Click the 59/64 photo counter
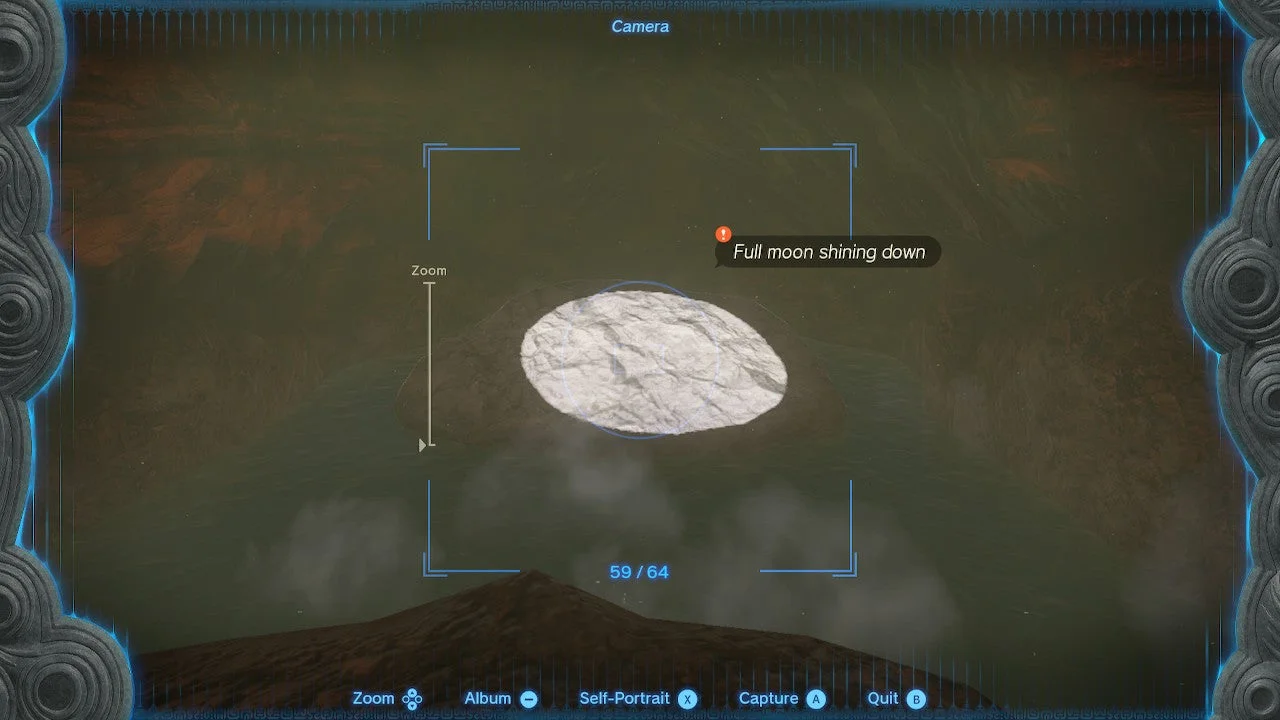The width and height of the screenshot is (1280, 720). (639, 572)
